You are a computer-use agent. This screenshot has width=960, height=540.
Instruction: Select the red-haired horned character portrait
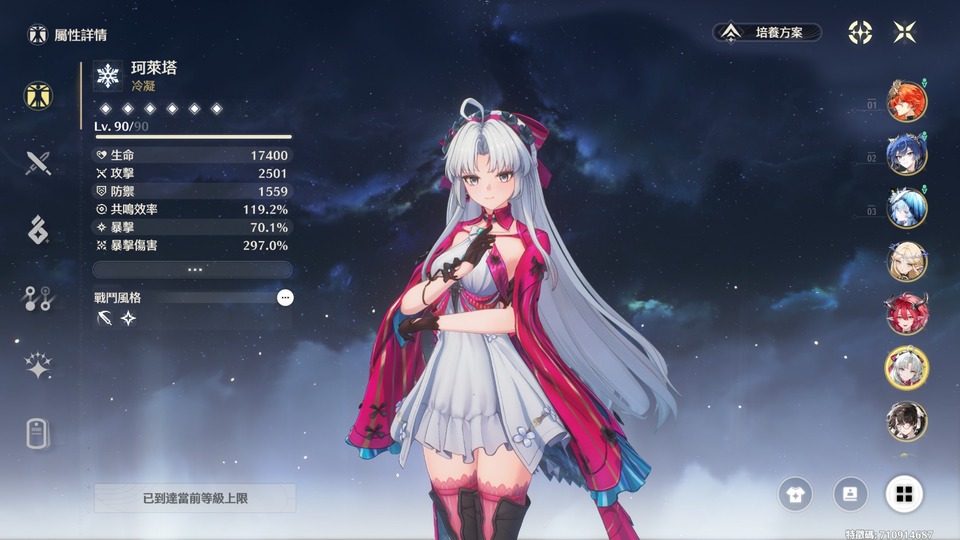click(907, 314)
